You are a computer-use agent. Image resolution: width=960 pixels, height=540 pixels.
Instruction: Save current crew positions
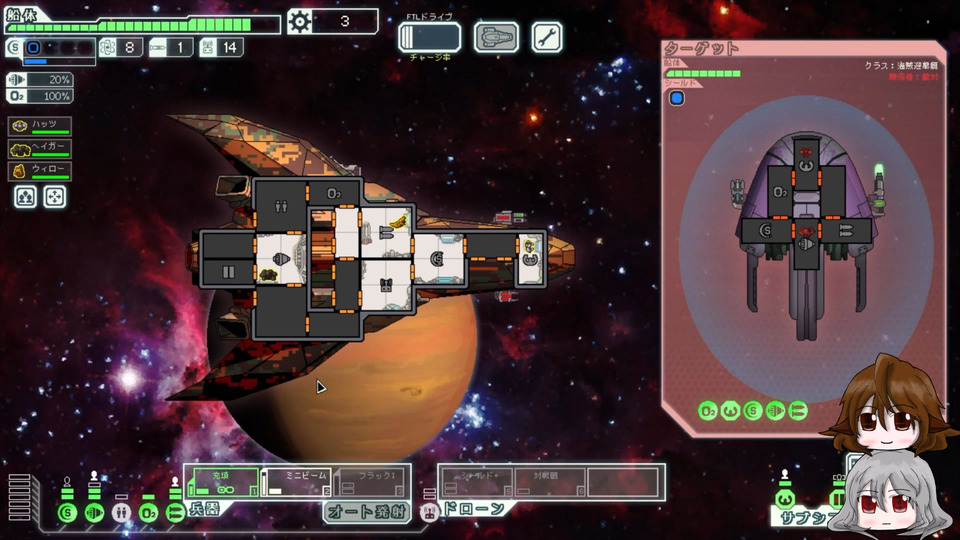[25, 196]
